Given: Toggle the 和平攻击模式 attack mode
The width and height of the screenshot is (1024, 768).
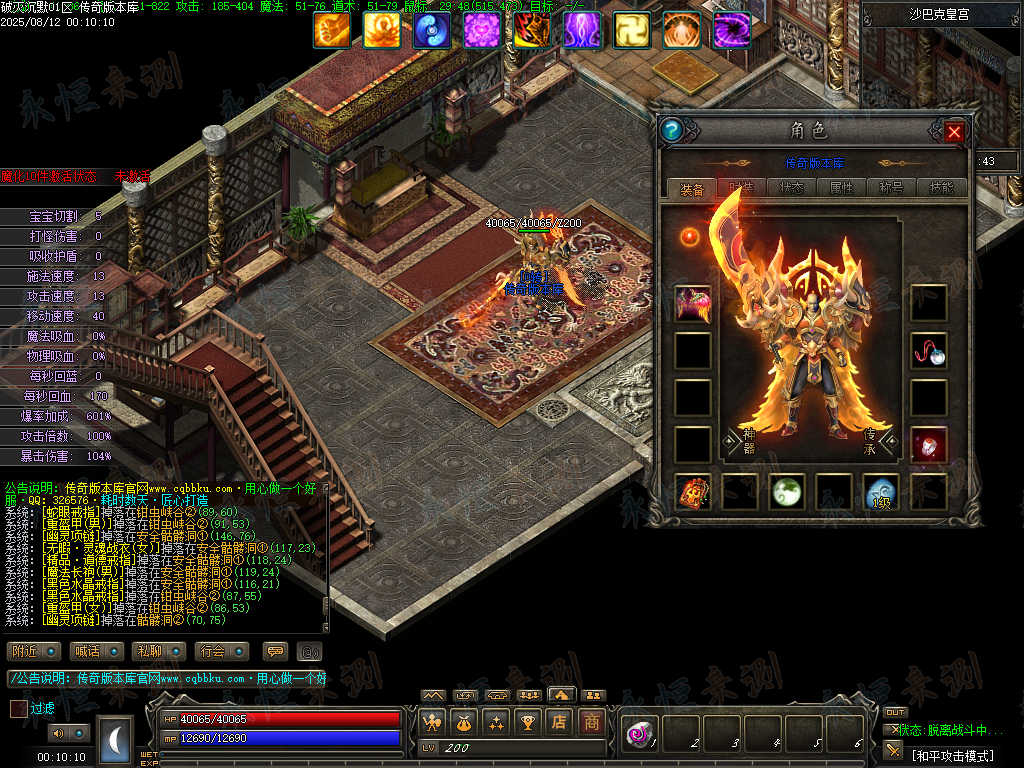Looking at the screenshot, I should point(951,755).
